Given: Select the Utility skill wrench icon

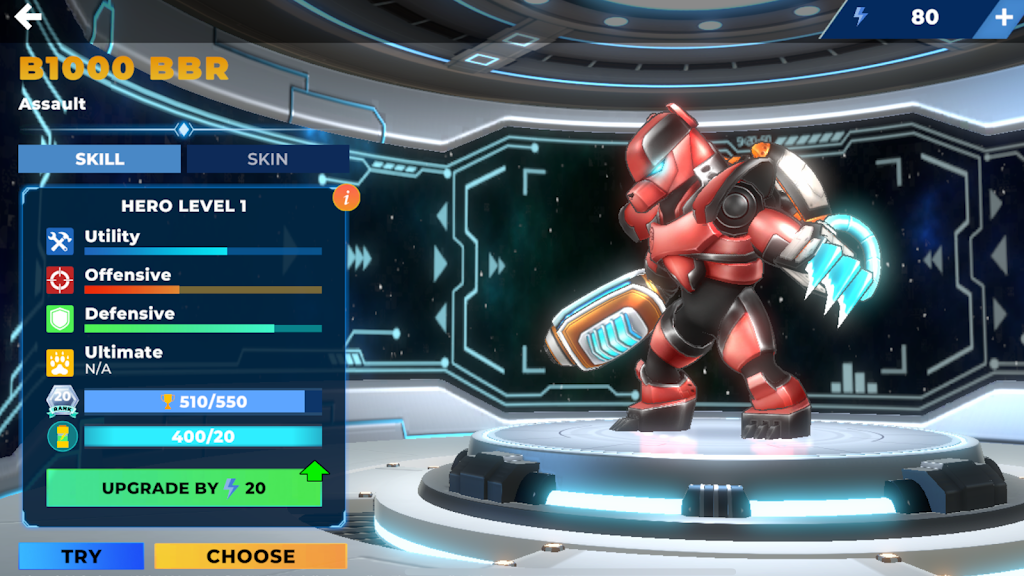Looking at the screenshot, I should [x=60, y=241].
